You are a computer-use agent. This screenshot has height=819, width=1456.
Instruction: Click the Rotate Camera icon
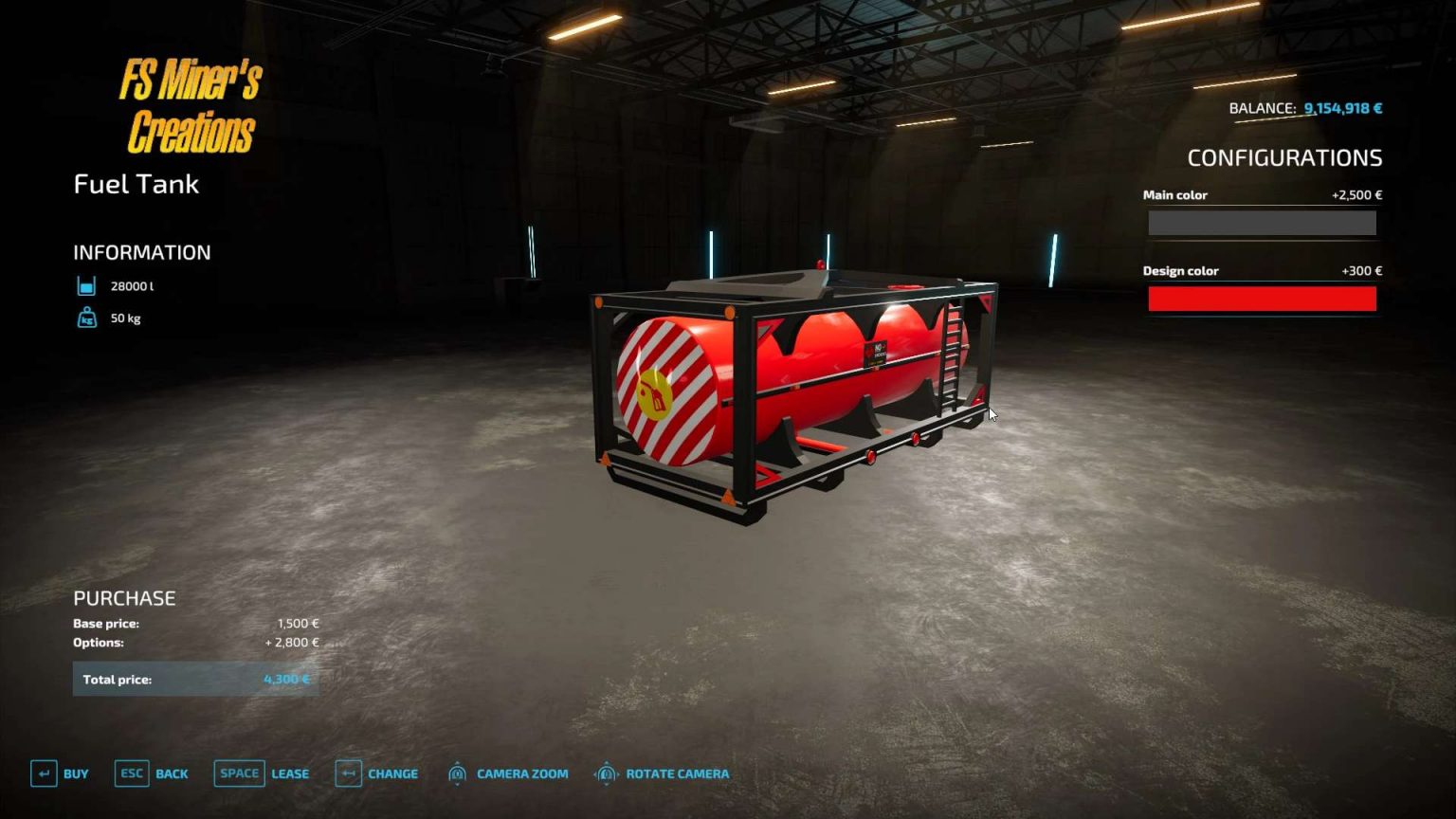point(605,773)
